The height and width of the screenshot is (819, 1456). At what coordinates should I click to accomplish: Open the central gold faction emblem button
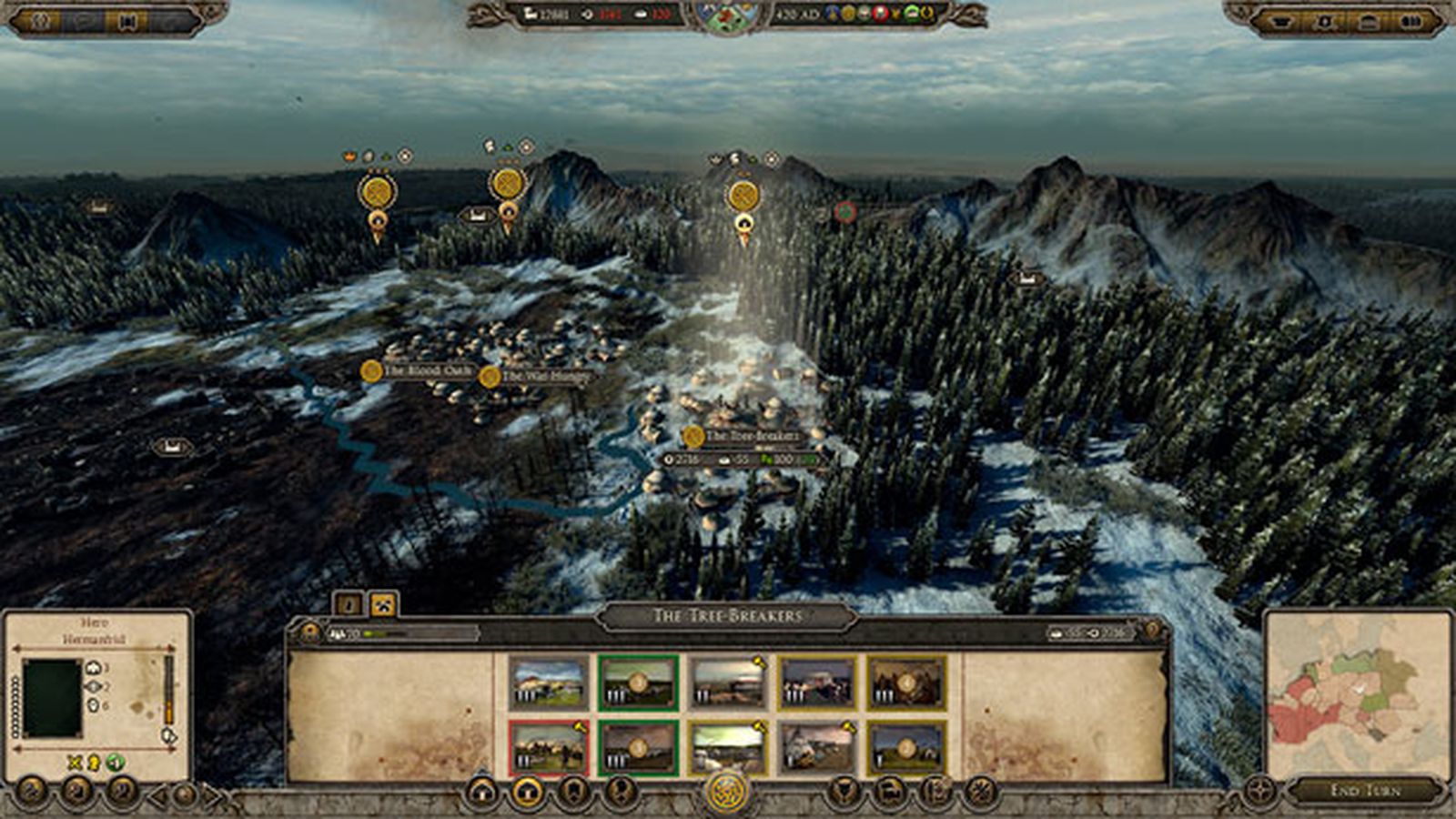727,792
